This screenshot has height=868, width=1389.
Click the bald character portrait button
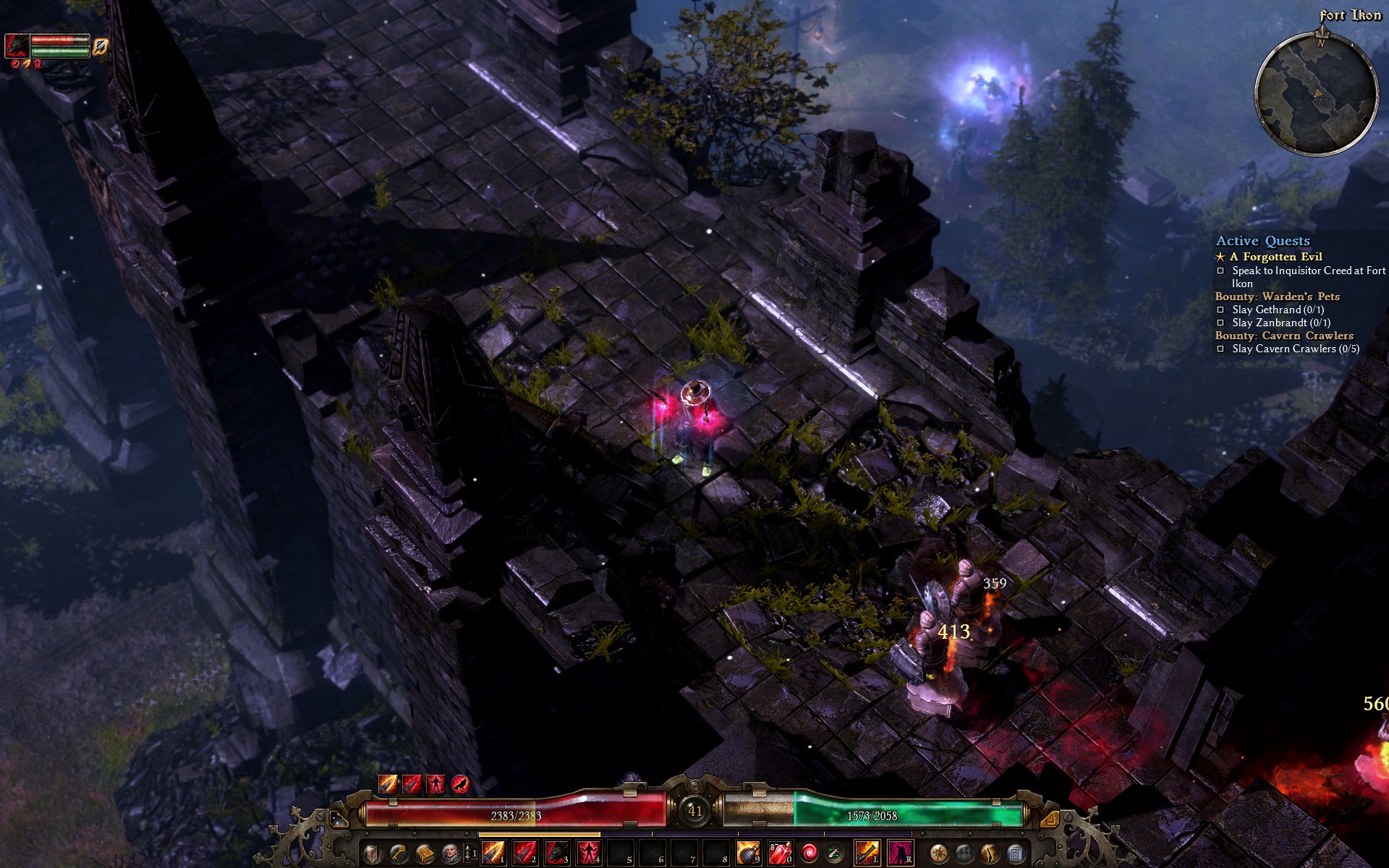click(451, 854)
